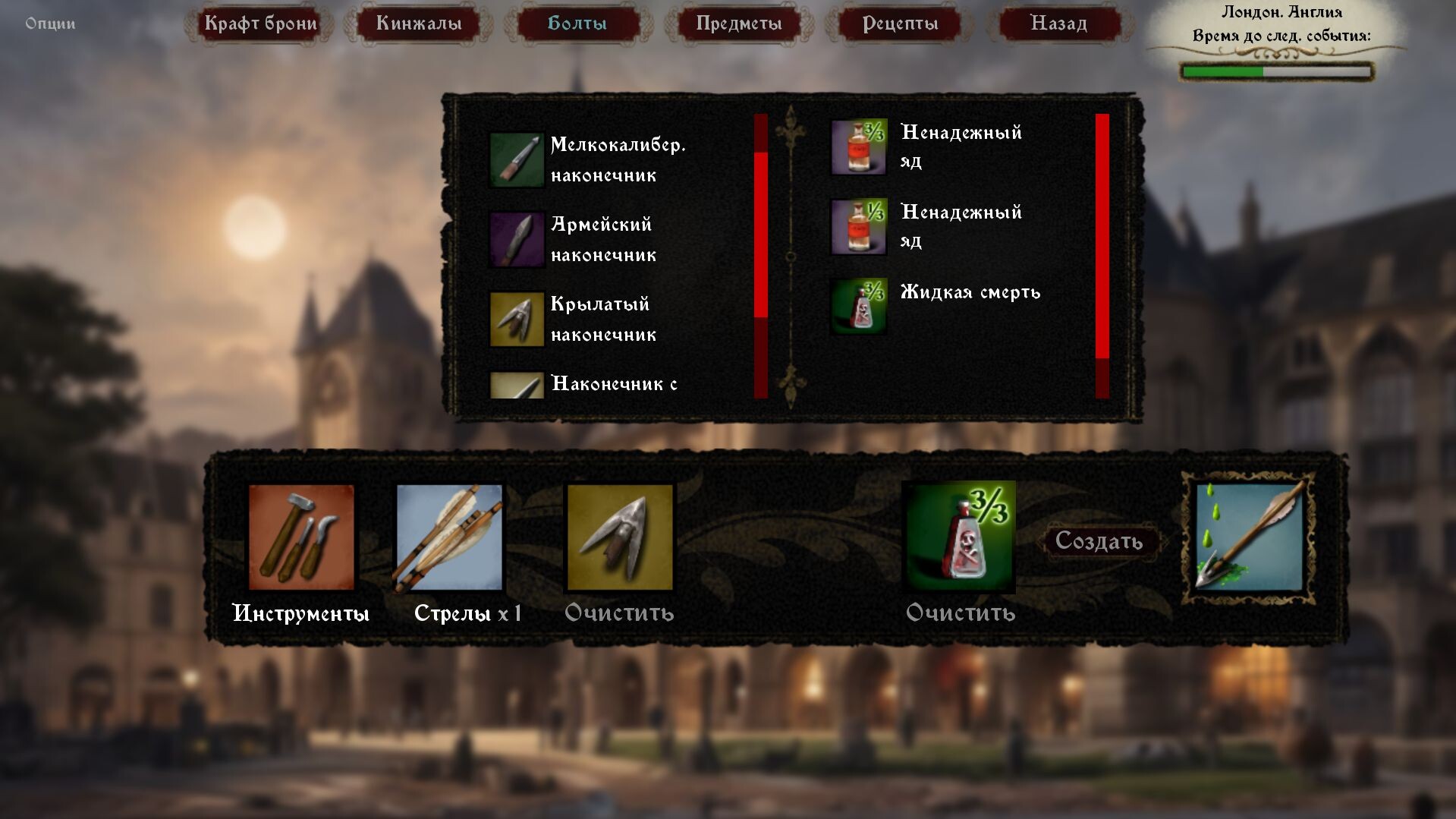Open the Опции menu
This screenshot has height=819, width=1456.
pos(50,24)
